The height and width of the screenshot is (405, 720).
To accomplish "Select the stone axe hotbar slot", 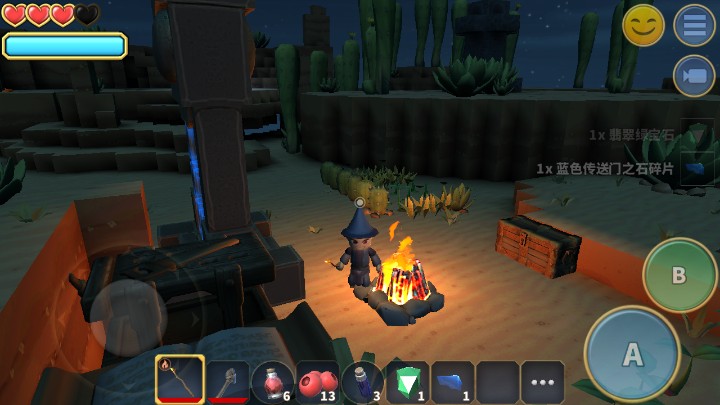I will click(227, 381).
